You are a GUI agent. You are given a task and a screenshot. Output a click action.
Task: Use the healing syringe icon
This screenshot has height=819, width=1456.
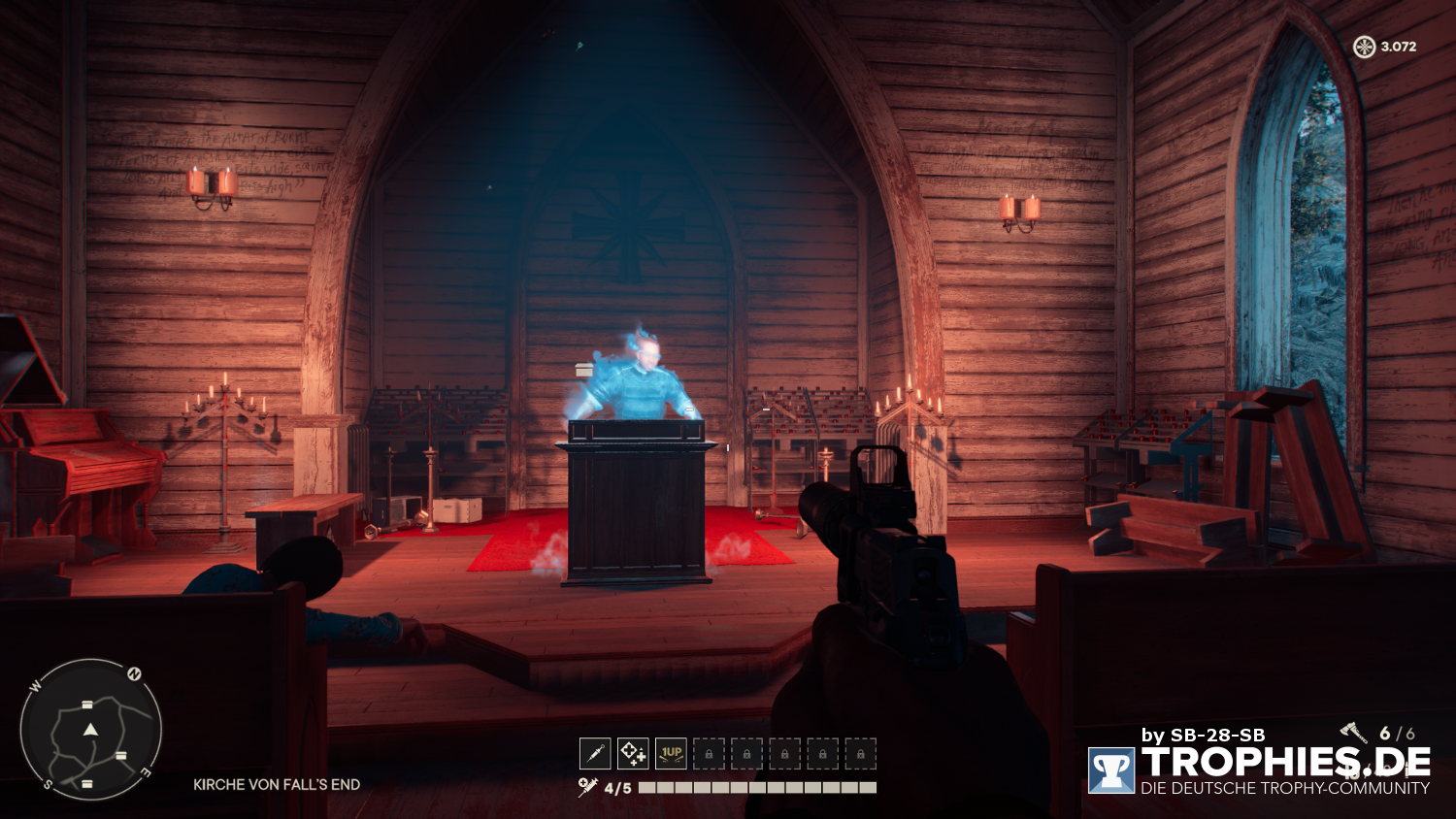click(587, 787)
